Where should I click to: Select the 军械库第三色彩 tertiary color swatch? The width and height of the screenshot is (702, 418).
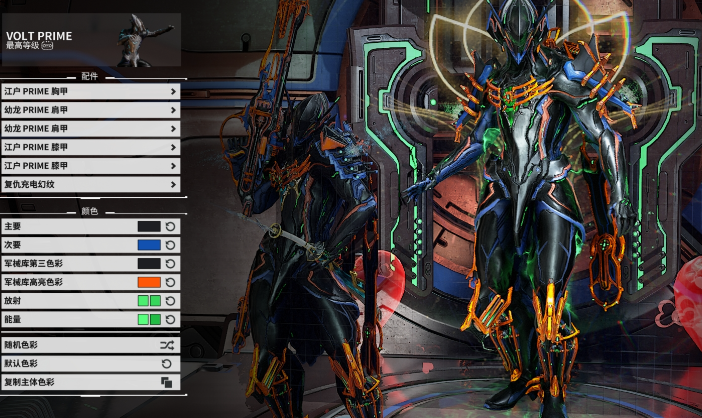(149, 264)
